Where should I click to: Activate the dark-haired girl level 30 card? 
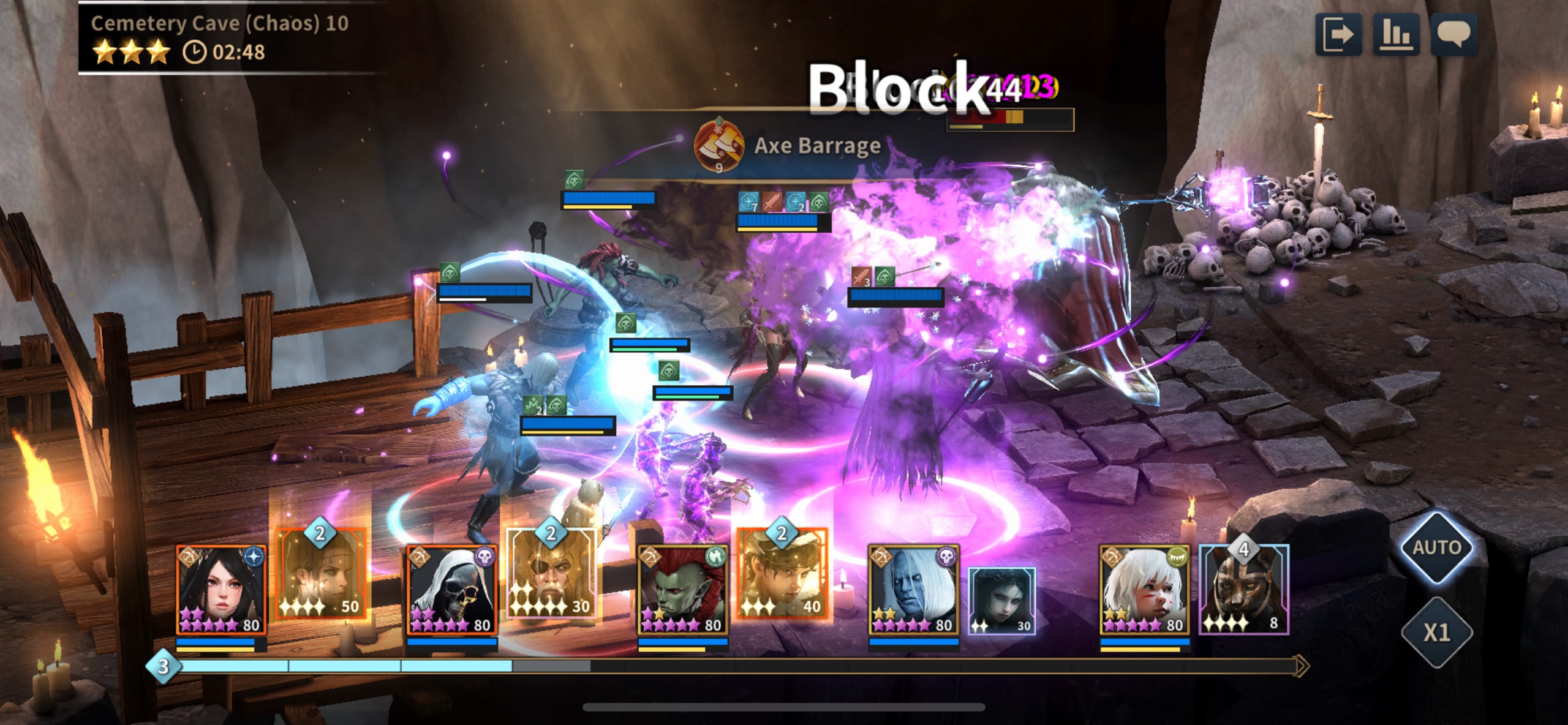(x=1002, y=600)
